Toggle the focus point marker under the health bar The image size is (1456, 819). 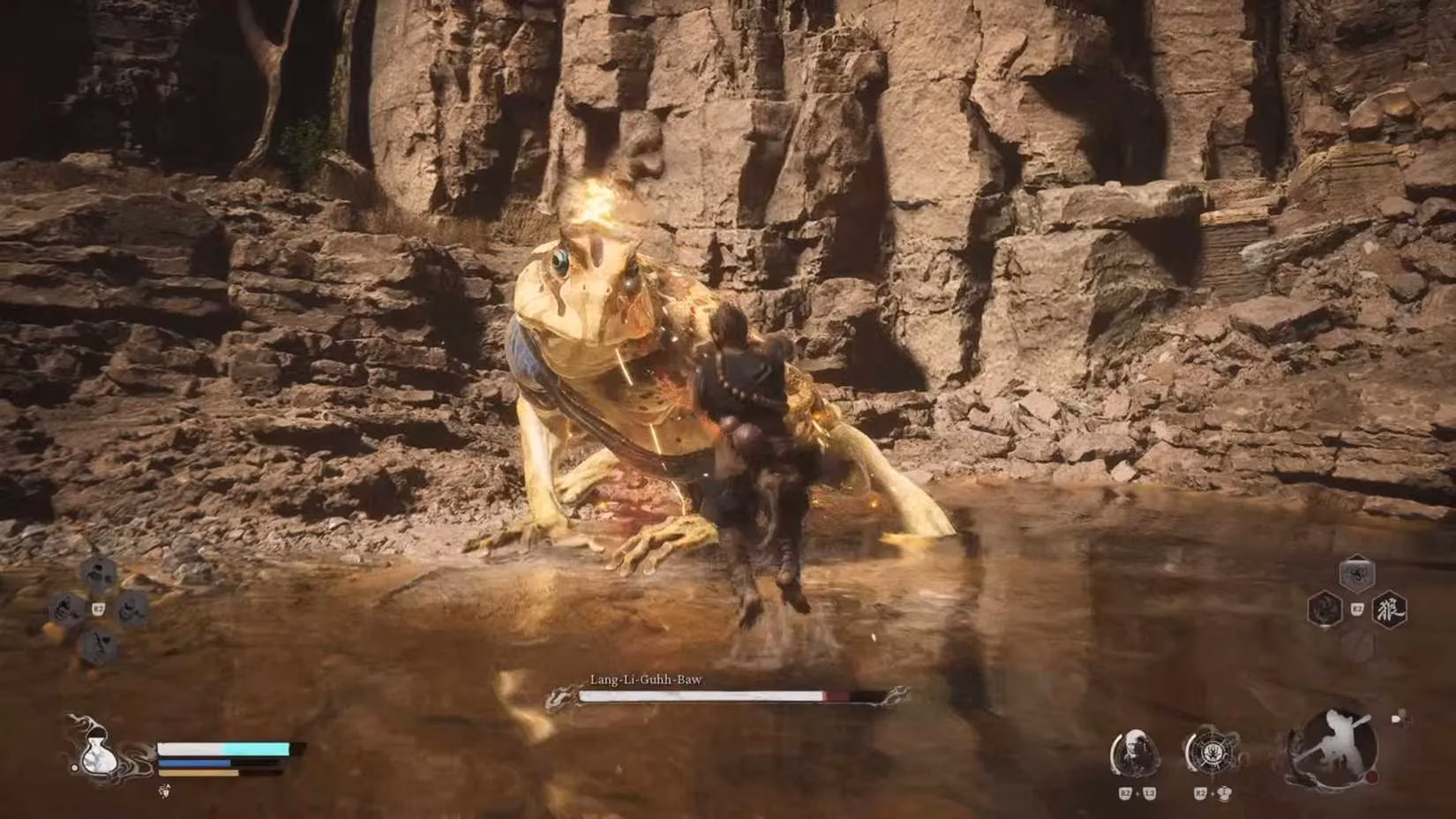coord(164,791)
